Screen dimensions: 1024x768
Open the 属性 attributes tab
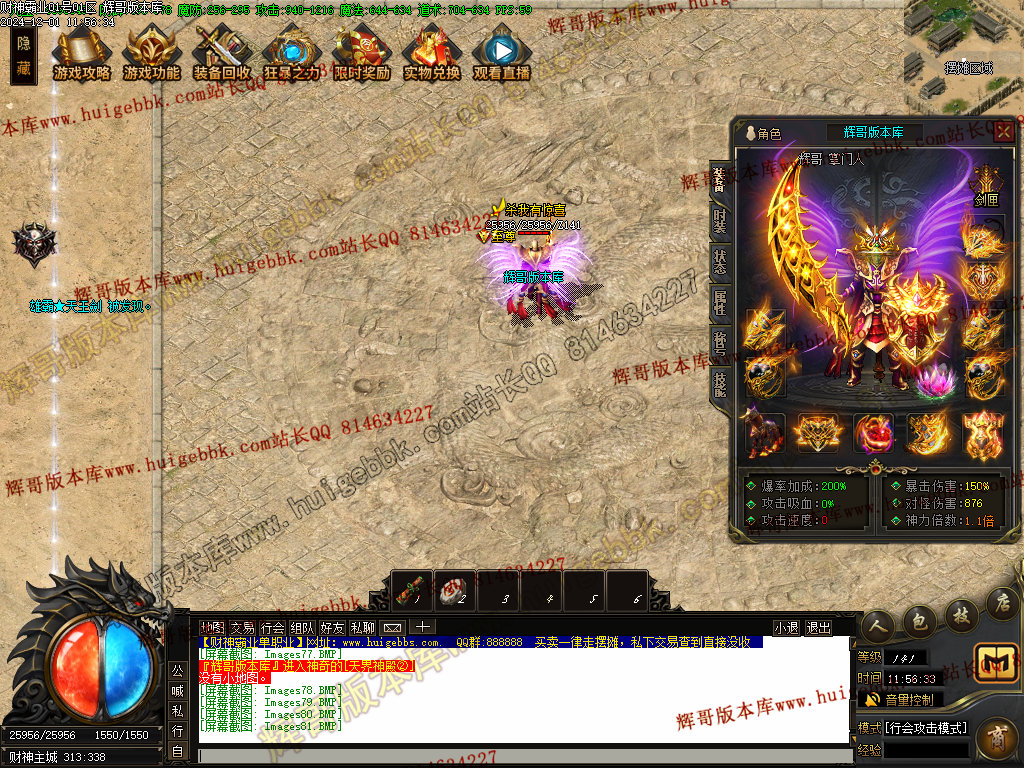[720, 302]
